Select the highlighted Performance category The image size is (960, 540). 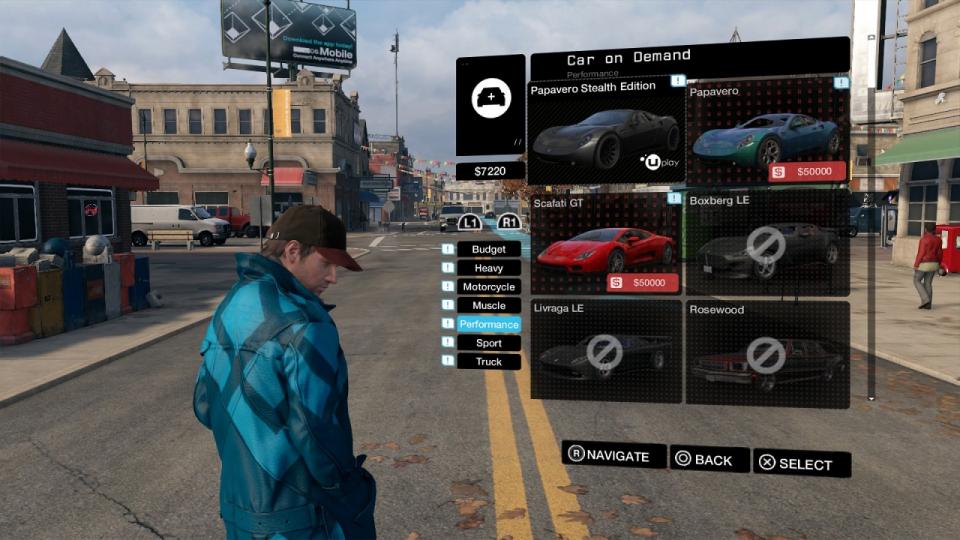click(489, 325)
